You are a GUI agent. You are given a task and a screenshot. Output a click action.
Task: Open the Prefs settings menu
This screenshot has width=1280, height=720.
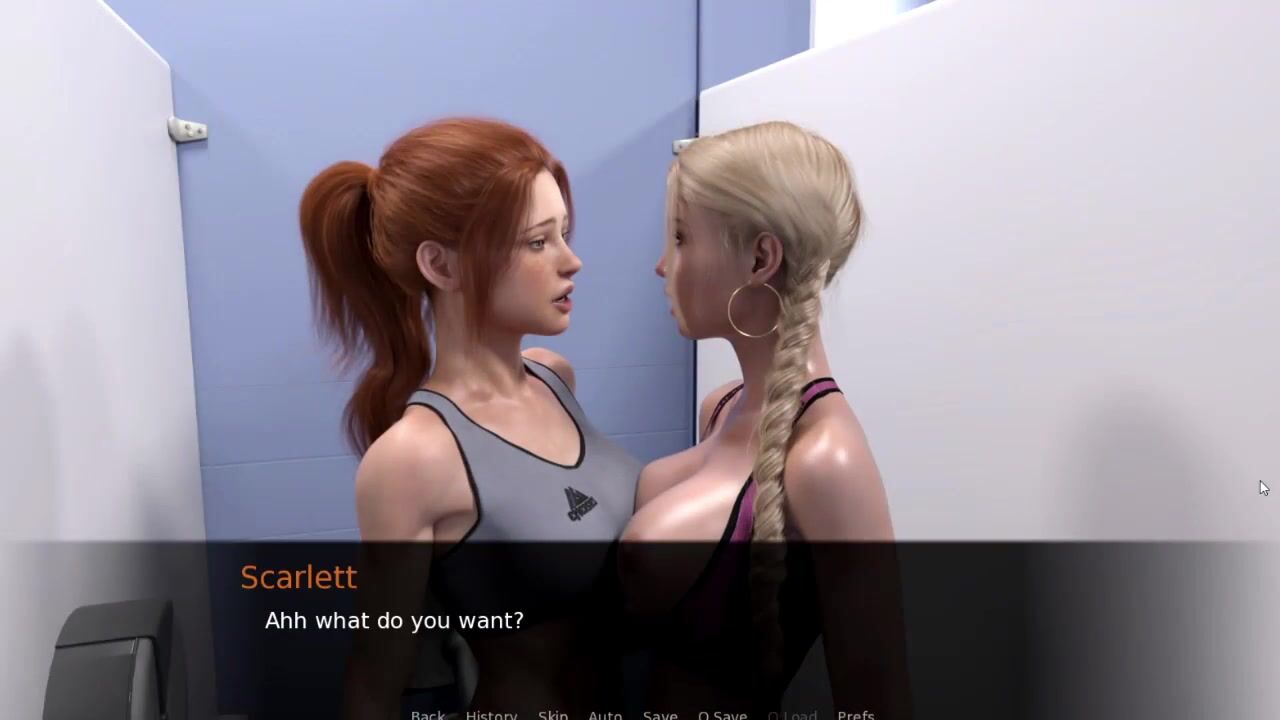[856, 714]
